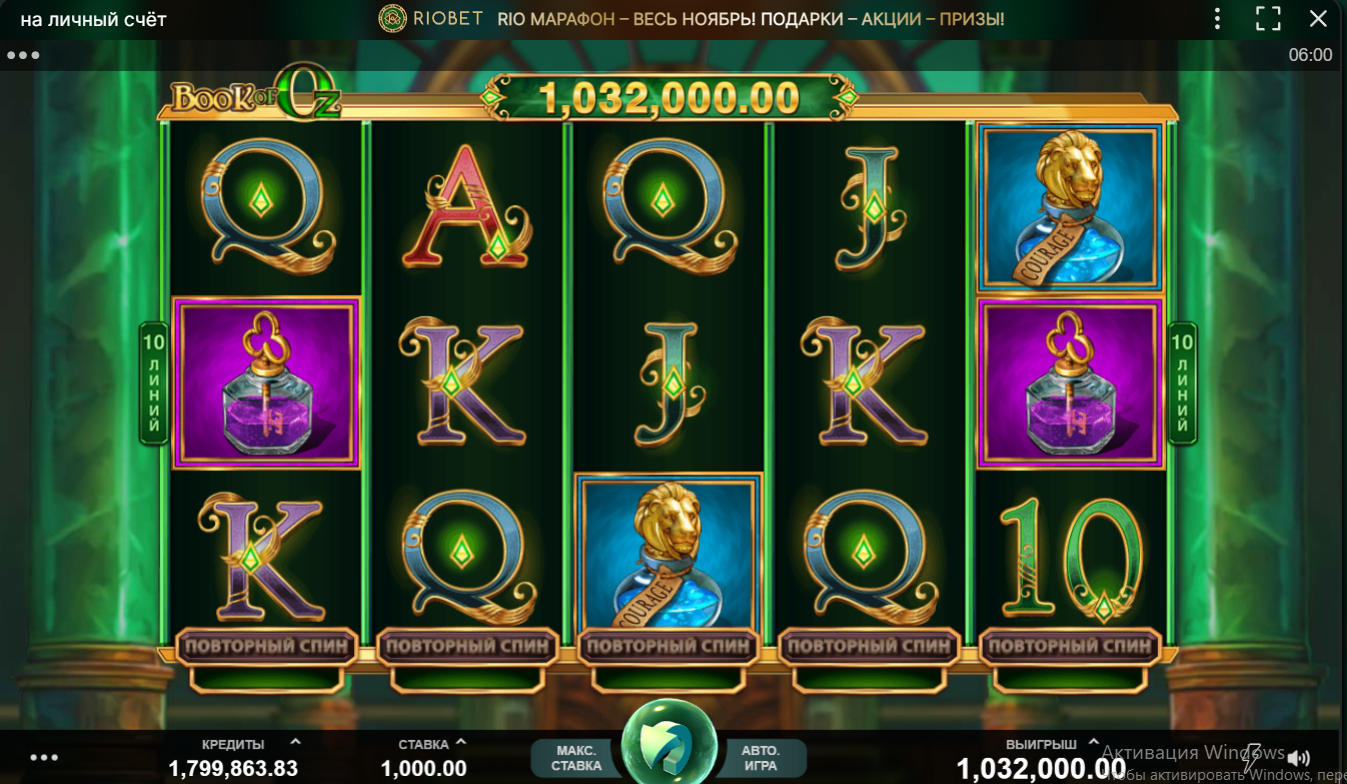Start autoplay with АВТО. ИГРА
The width and height of the screenshot is (1347, 784).
click(760, 758)
